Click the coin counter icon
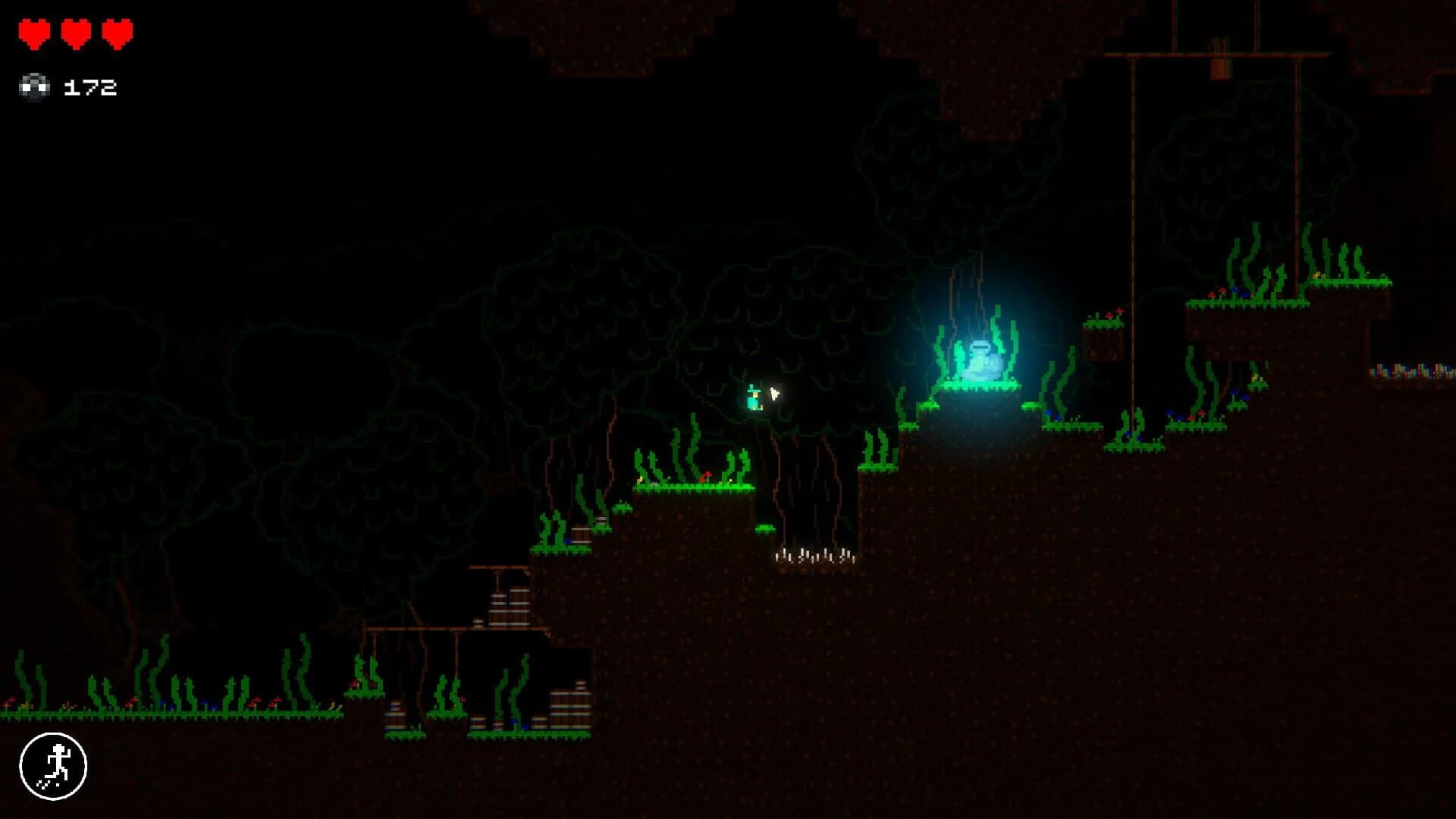 (x=34, y=86)
